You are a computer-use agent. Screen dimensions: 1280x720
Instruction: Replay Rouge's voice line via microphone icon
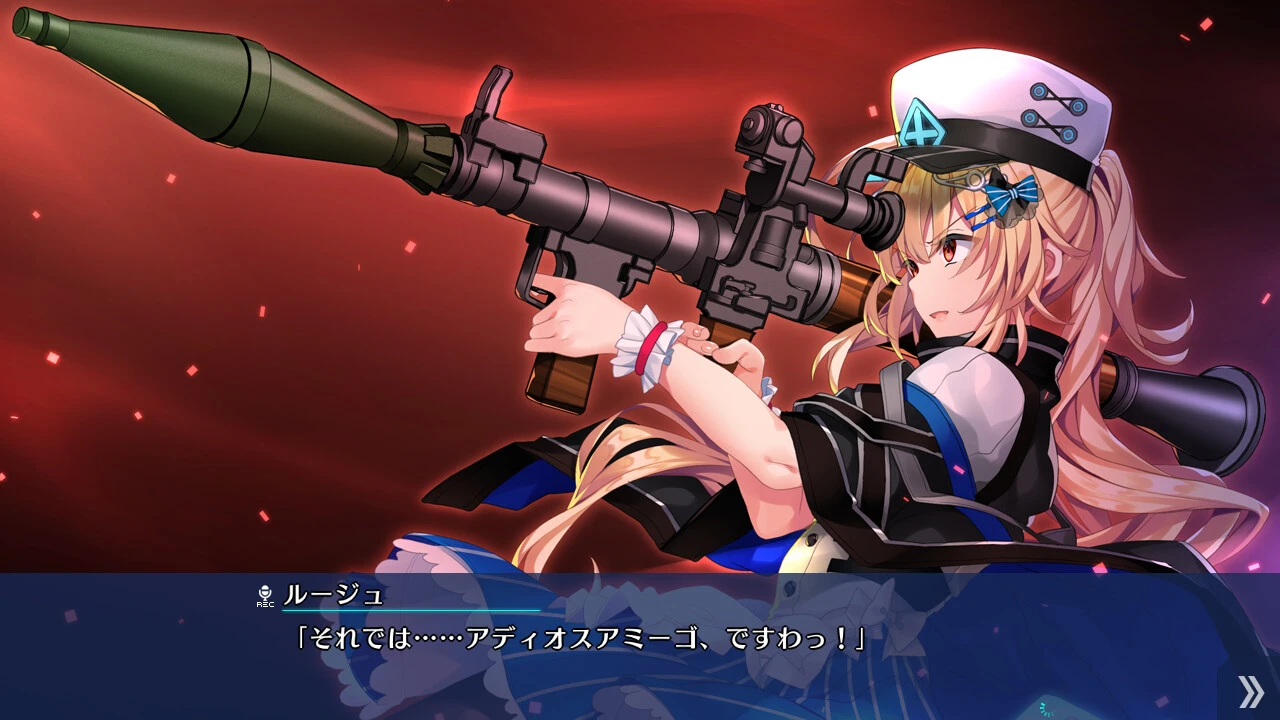pyautogui.click(x=265, y=596)
